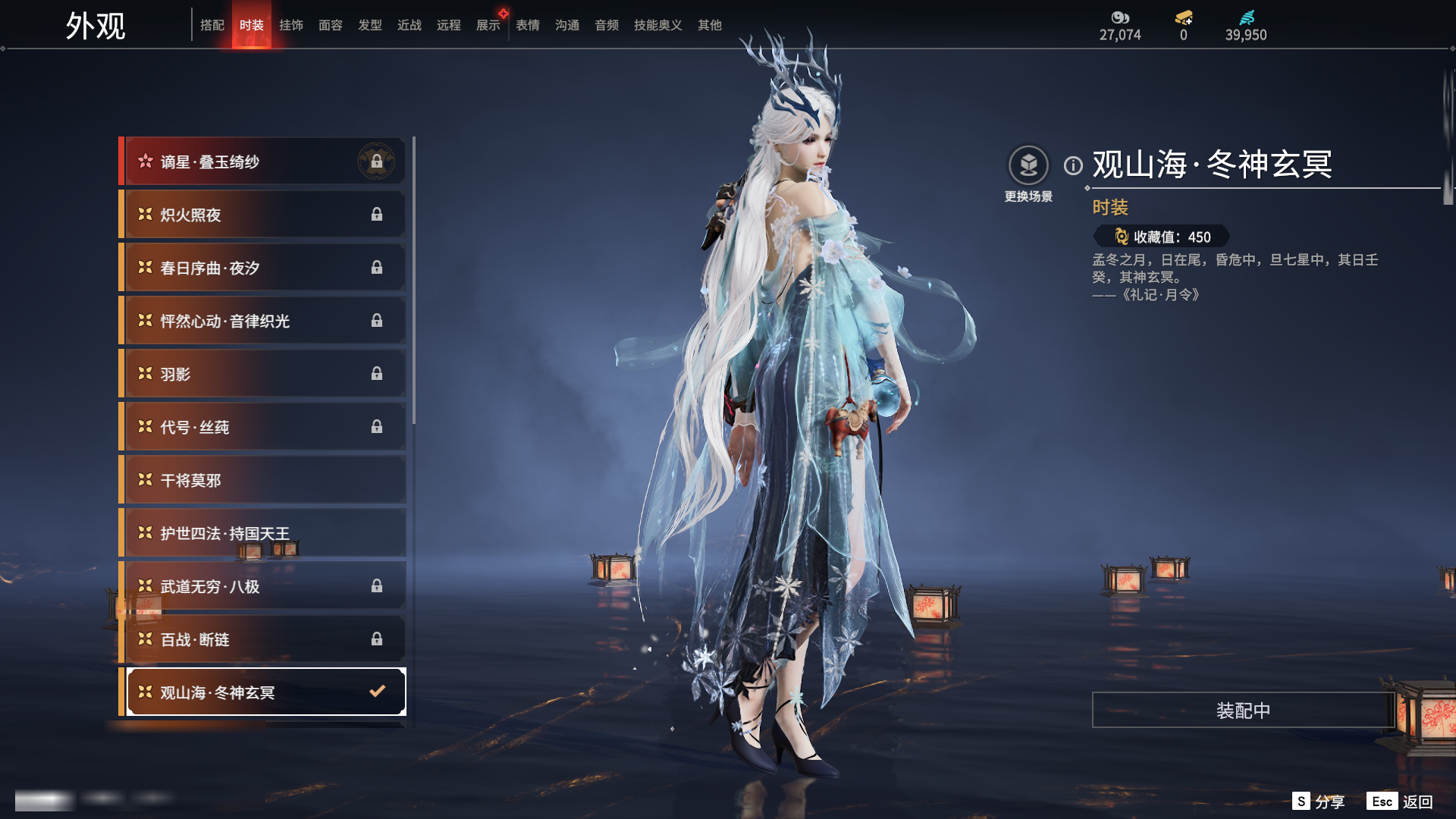Open the 技能奥义 skill tab
The width and height of the screenshot is (1456, 819).
coord(657,25)
